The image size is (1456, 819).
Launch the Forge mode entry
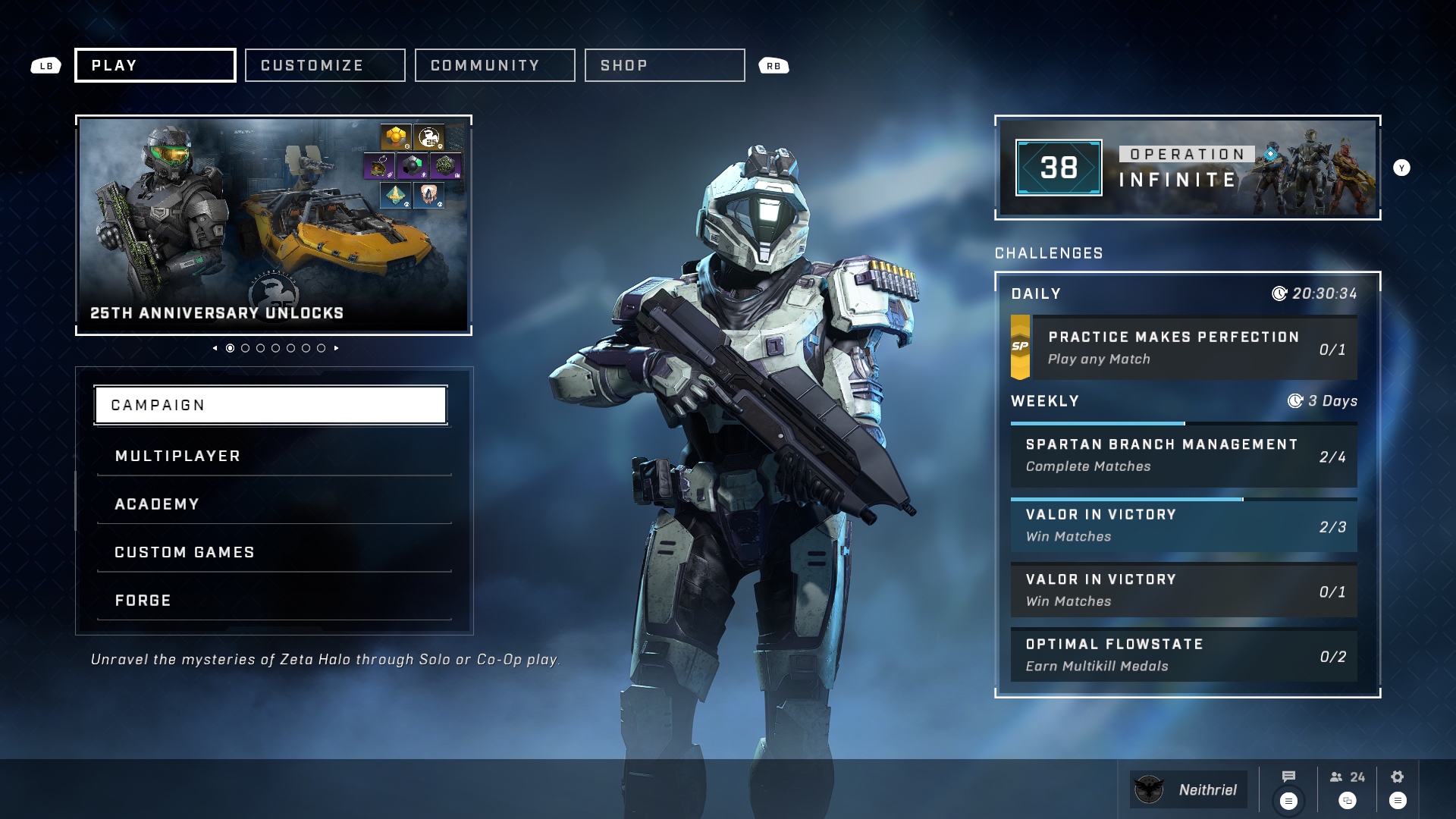point(274,601)
